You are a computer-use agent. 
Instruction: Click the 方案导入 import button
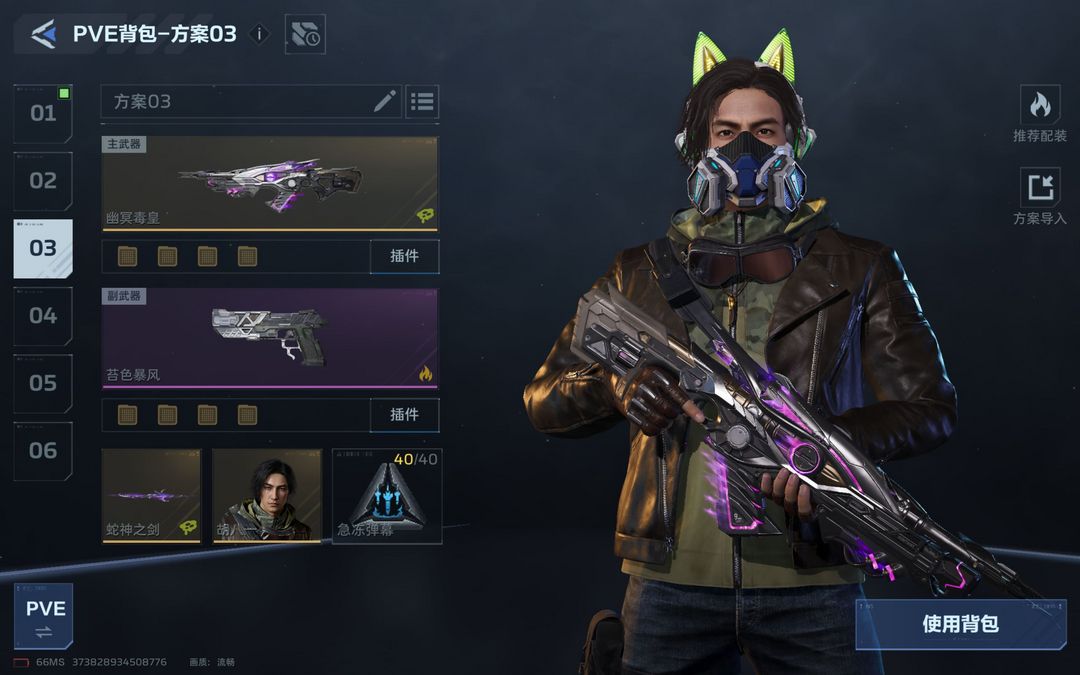click(x=1040, y=196)
